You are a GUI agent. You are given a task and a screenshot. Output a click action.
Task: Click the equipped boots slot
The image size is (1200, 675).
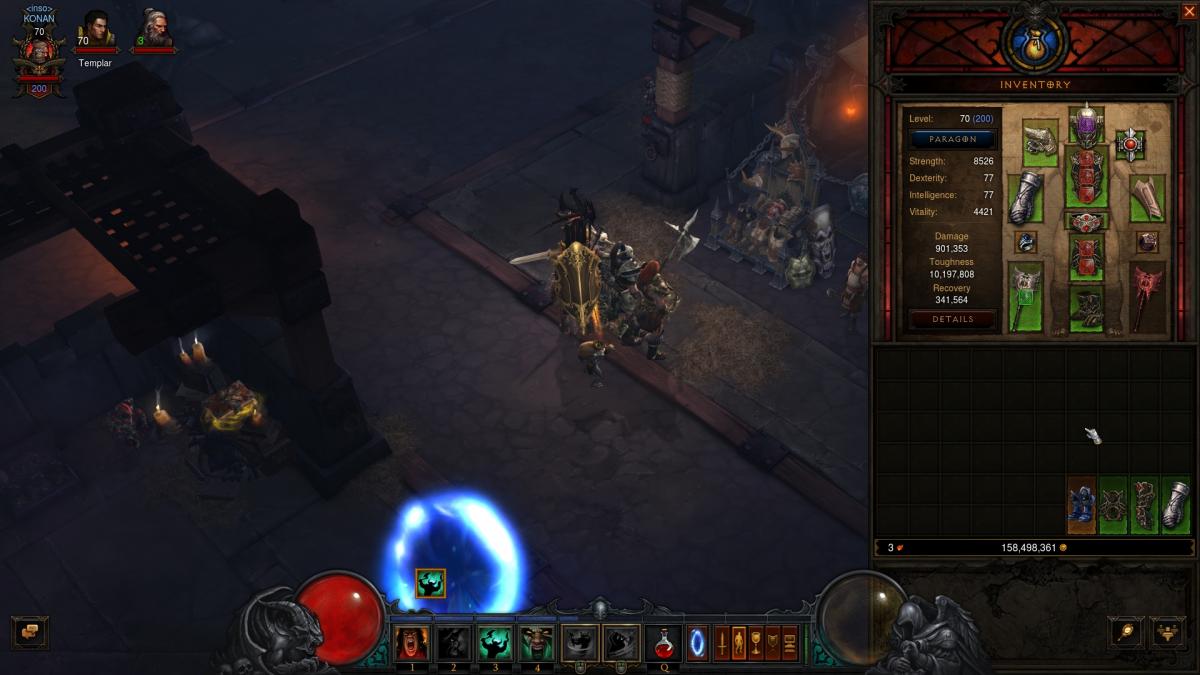[1086, 309]
